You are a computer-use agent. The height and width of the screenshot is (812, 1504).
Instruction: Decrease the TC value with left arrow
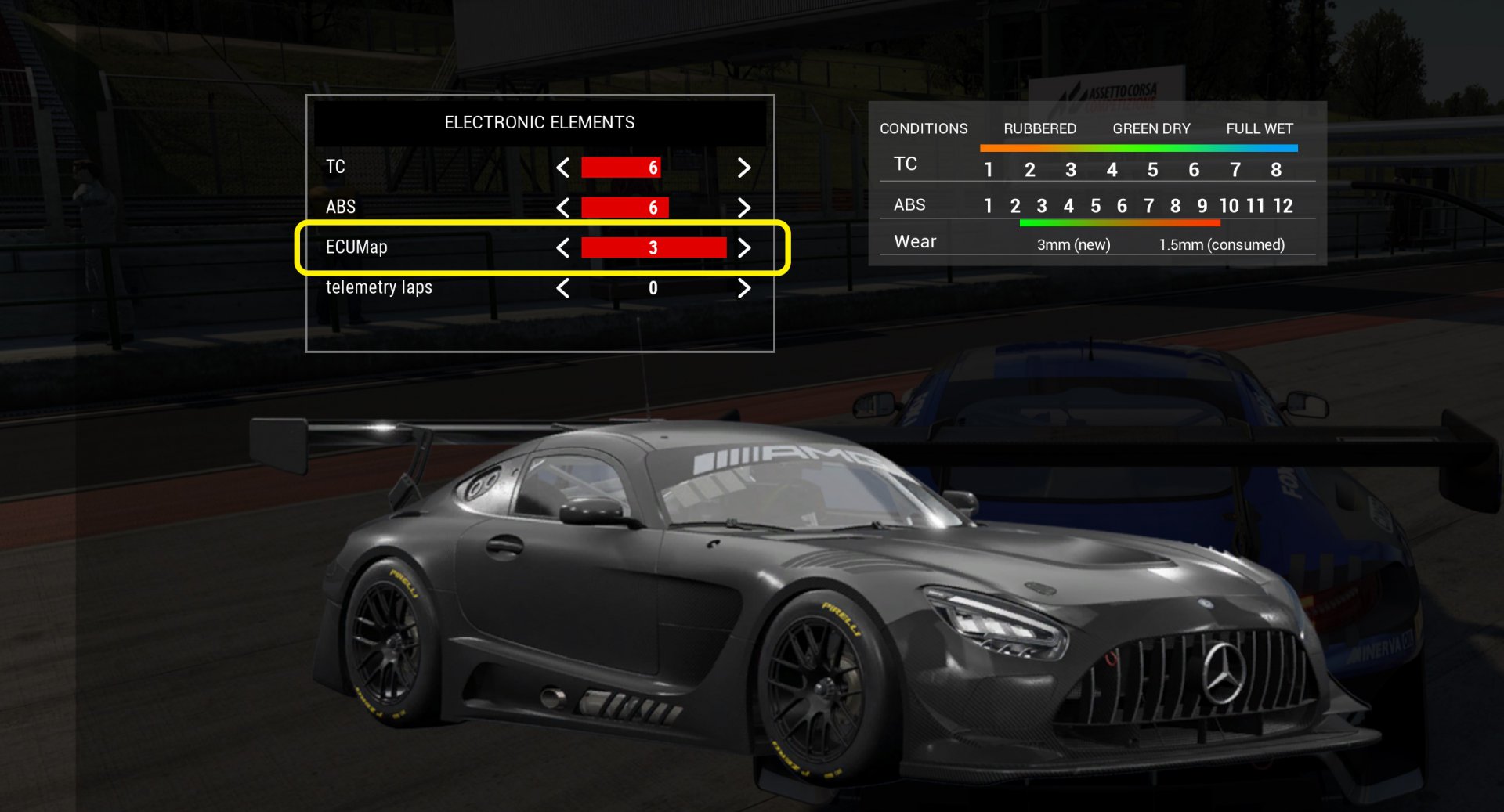pos(562,168)
